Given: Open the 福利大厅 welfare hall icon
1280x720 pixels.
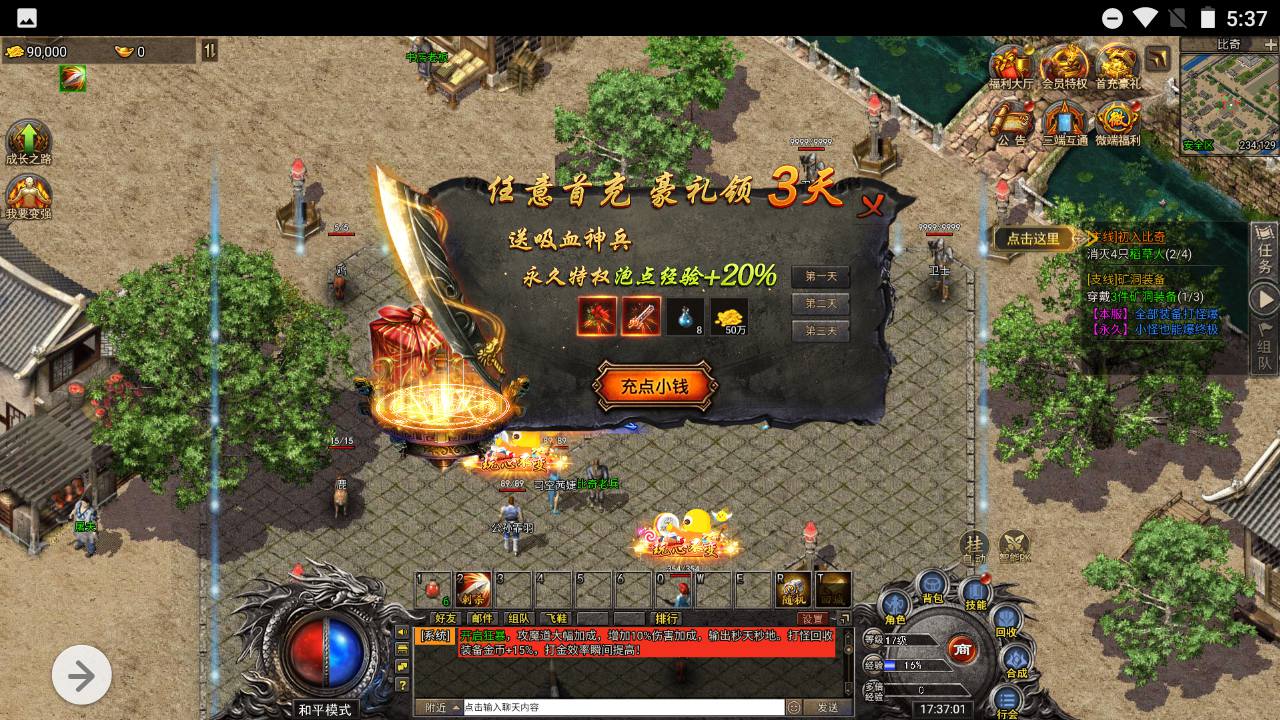Looking at the screenshot, I should (x=1011, y=68).
